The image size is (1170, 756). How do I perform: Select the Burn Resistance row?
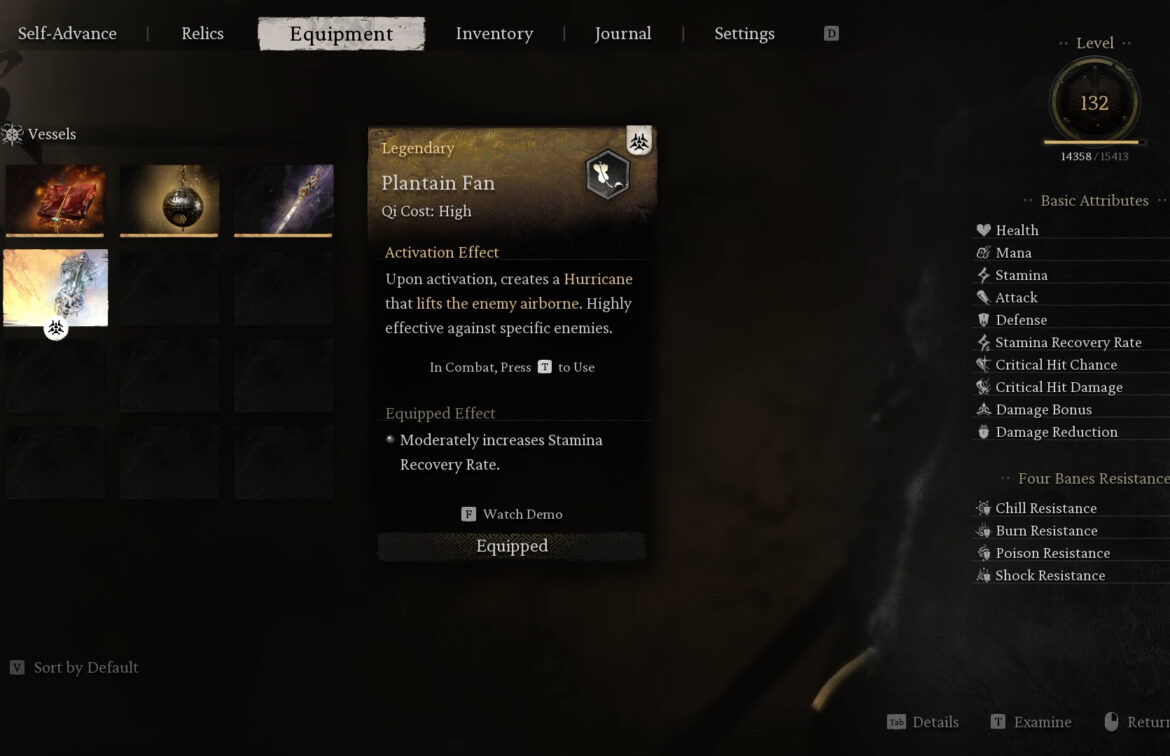click(1045, 531)
